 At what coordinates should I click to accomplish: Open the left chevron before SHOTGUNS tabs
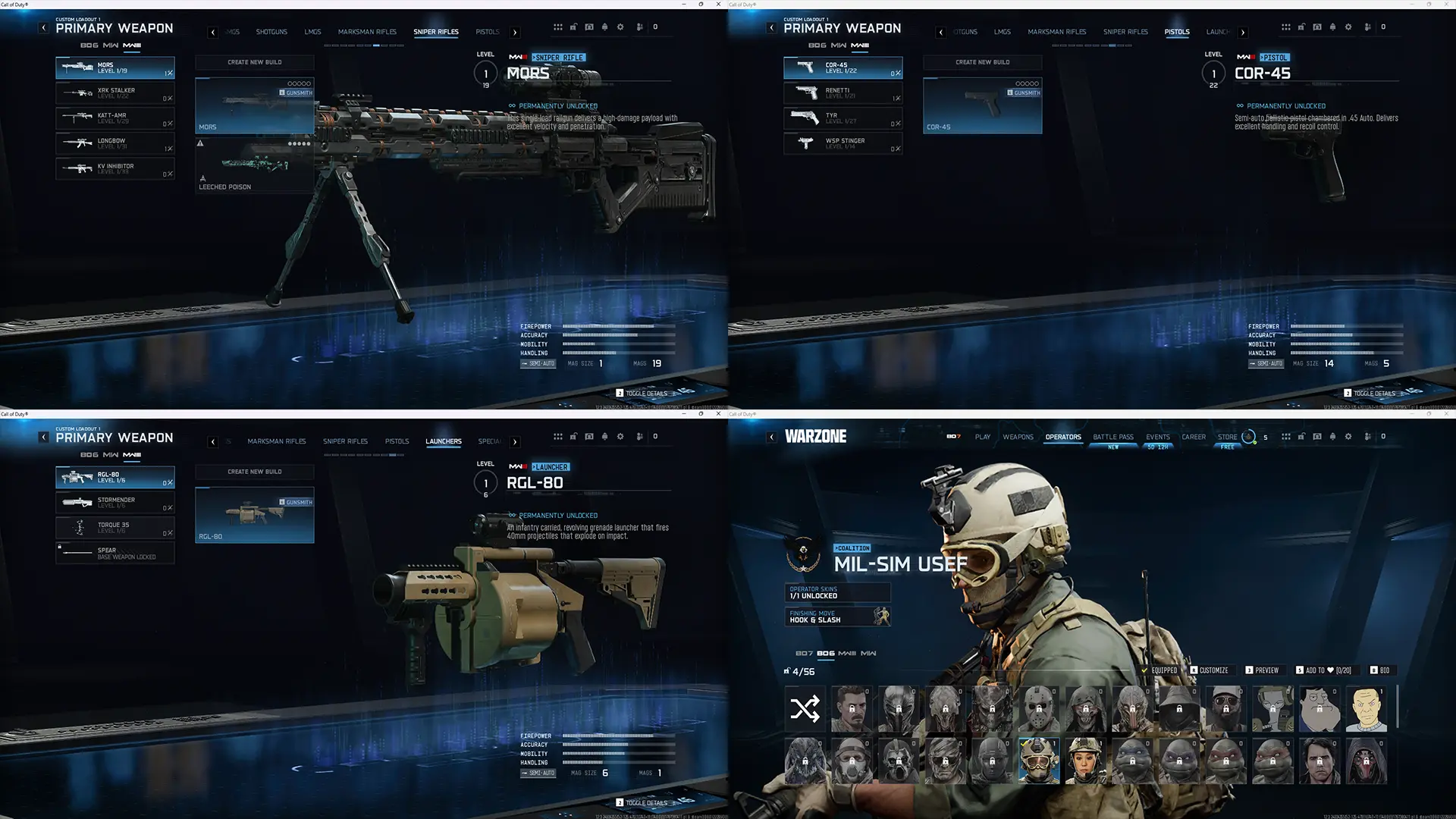(212, 32)
